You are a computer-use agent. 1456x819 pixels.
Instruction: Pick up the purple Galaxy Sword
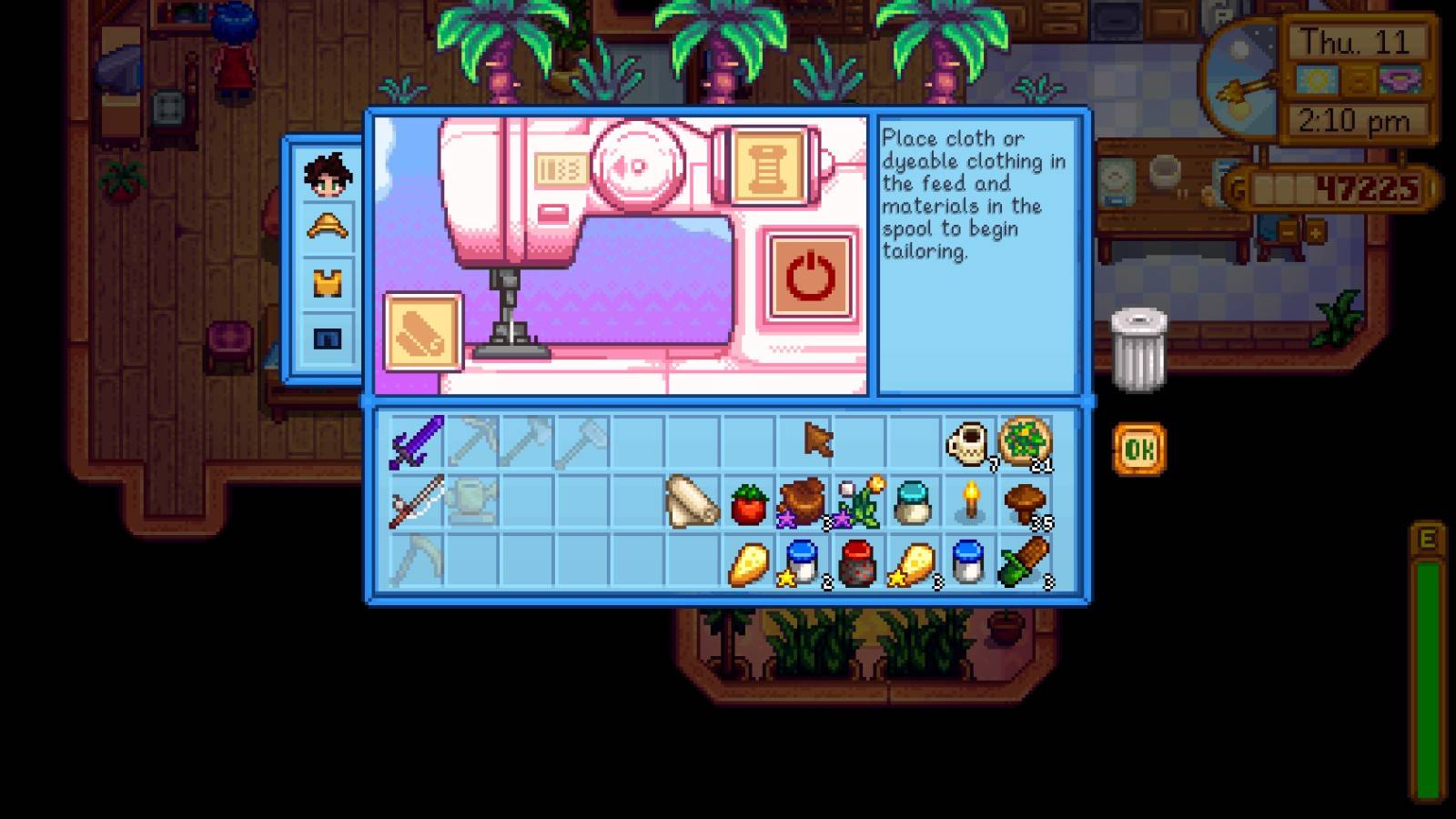coord(417,442)
